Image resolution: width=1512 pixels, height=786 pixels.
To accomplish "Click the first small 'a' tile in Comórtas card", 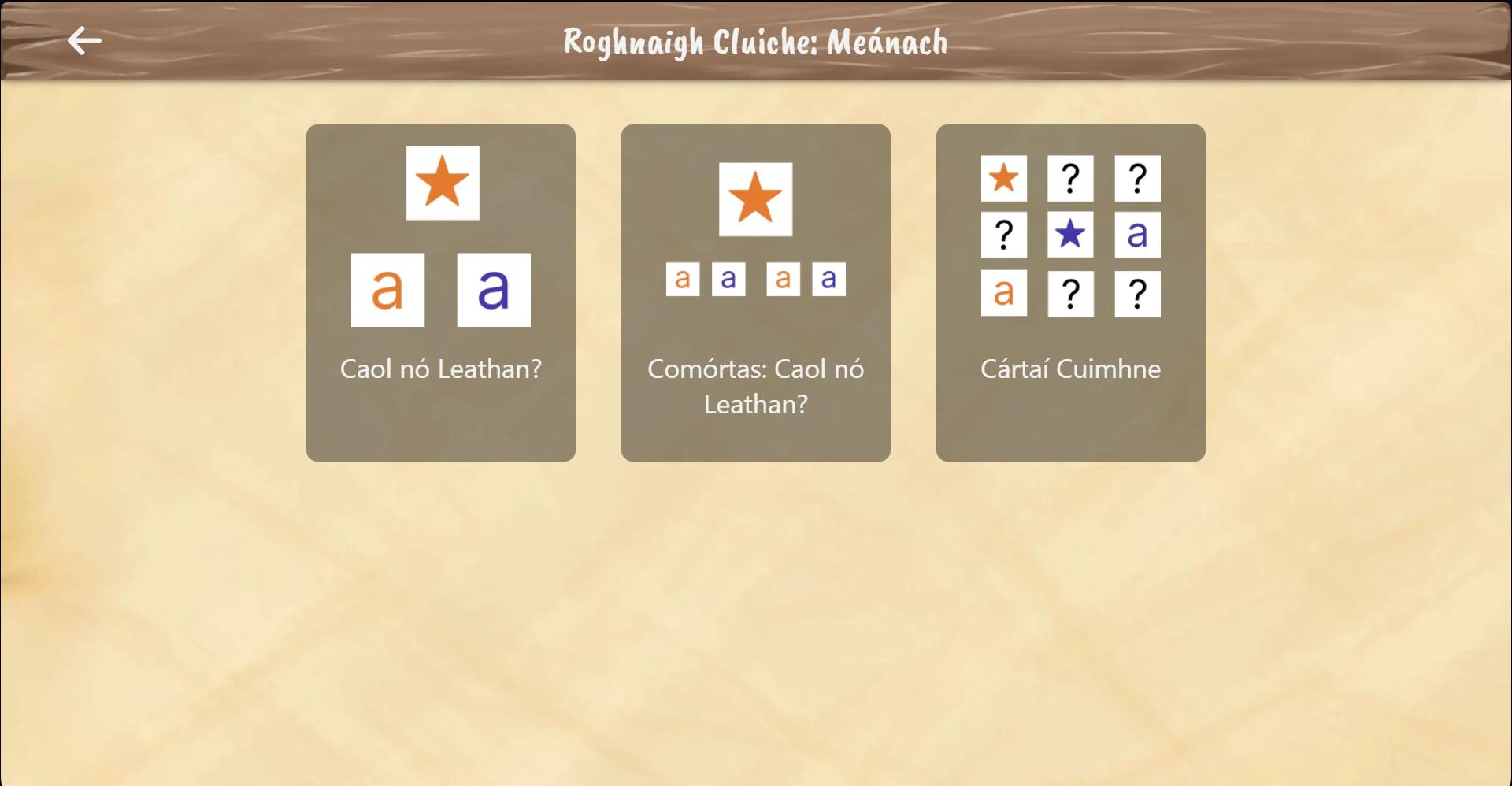I will tap(684, 278).
